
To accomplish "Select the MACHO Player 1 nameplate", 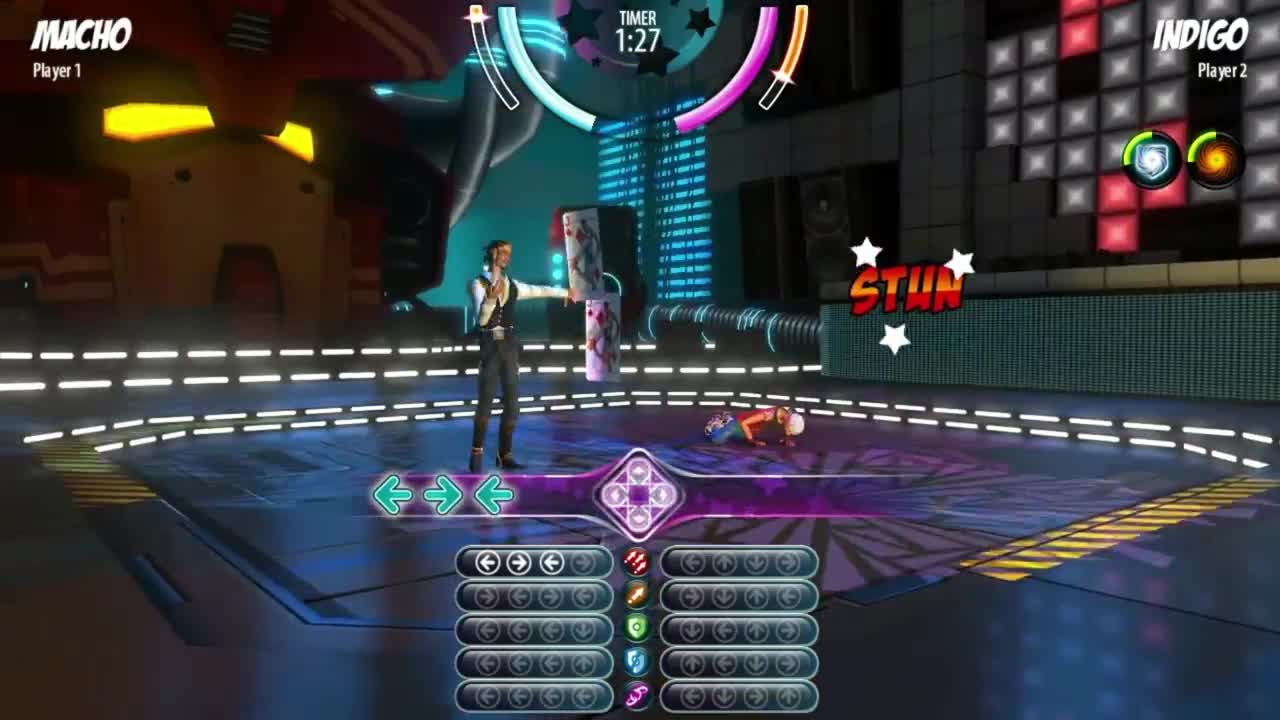I will 82,40.
